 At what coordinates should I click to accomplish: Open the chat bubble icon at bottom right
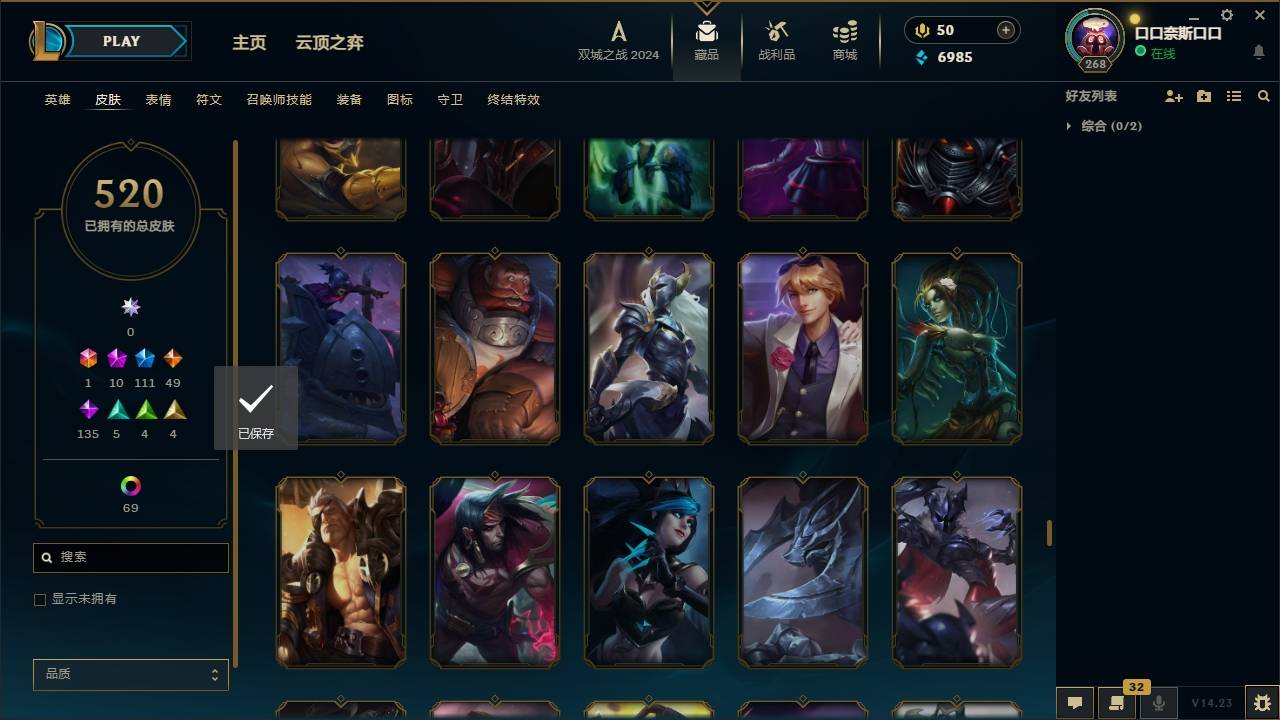(1074, 703)
